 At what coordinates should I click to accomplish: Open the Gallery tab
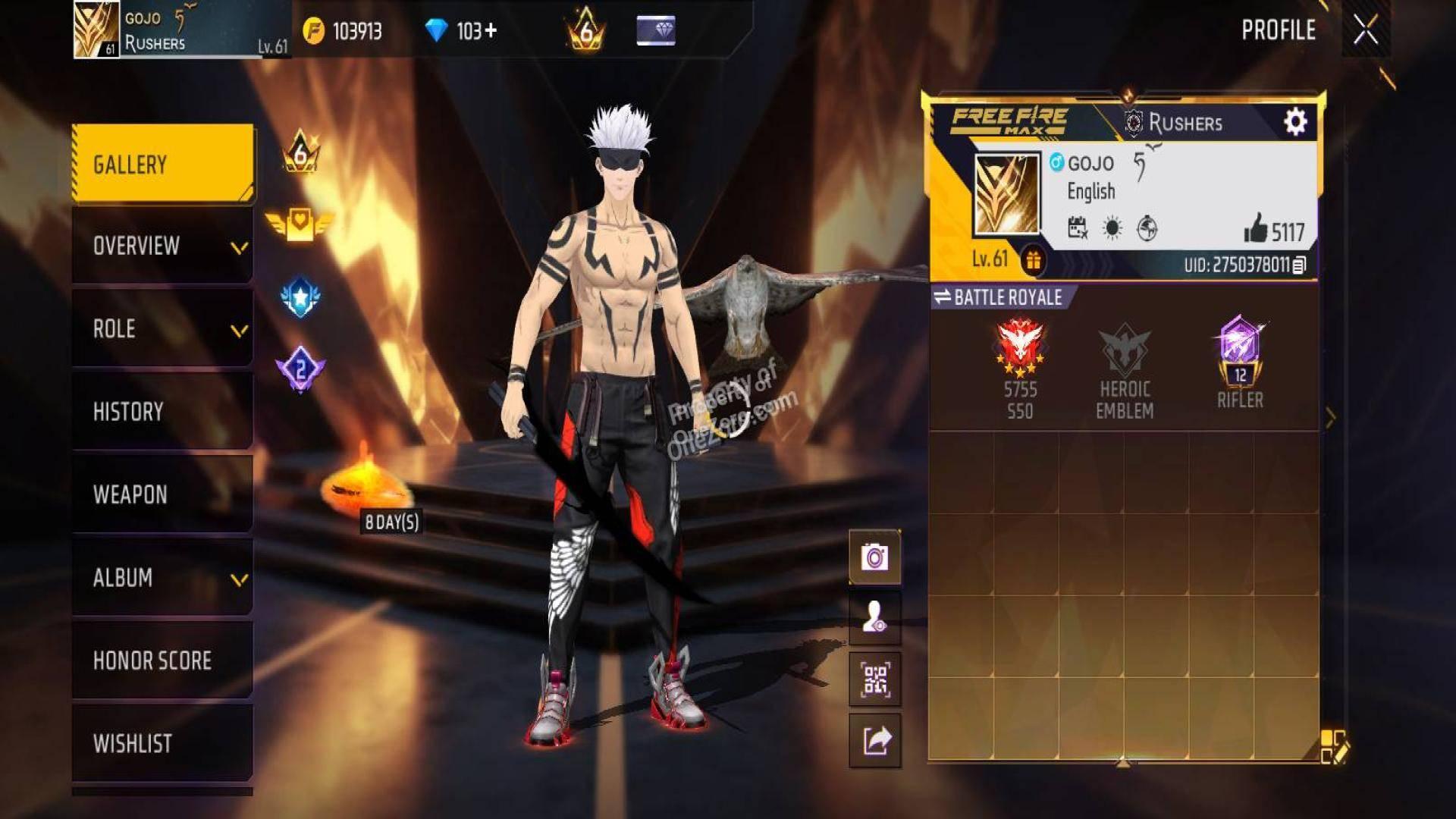(162, 164)
